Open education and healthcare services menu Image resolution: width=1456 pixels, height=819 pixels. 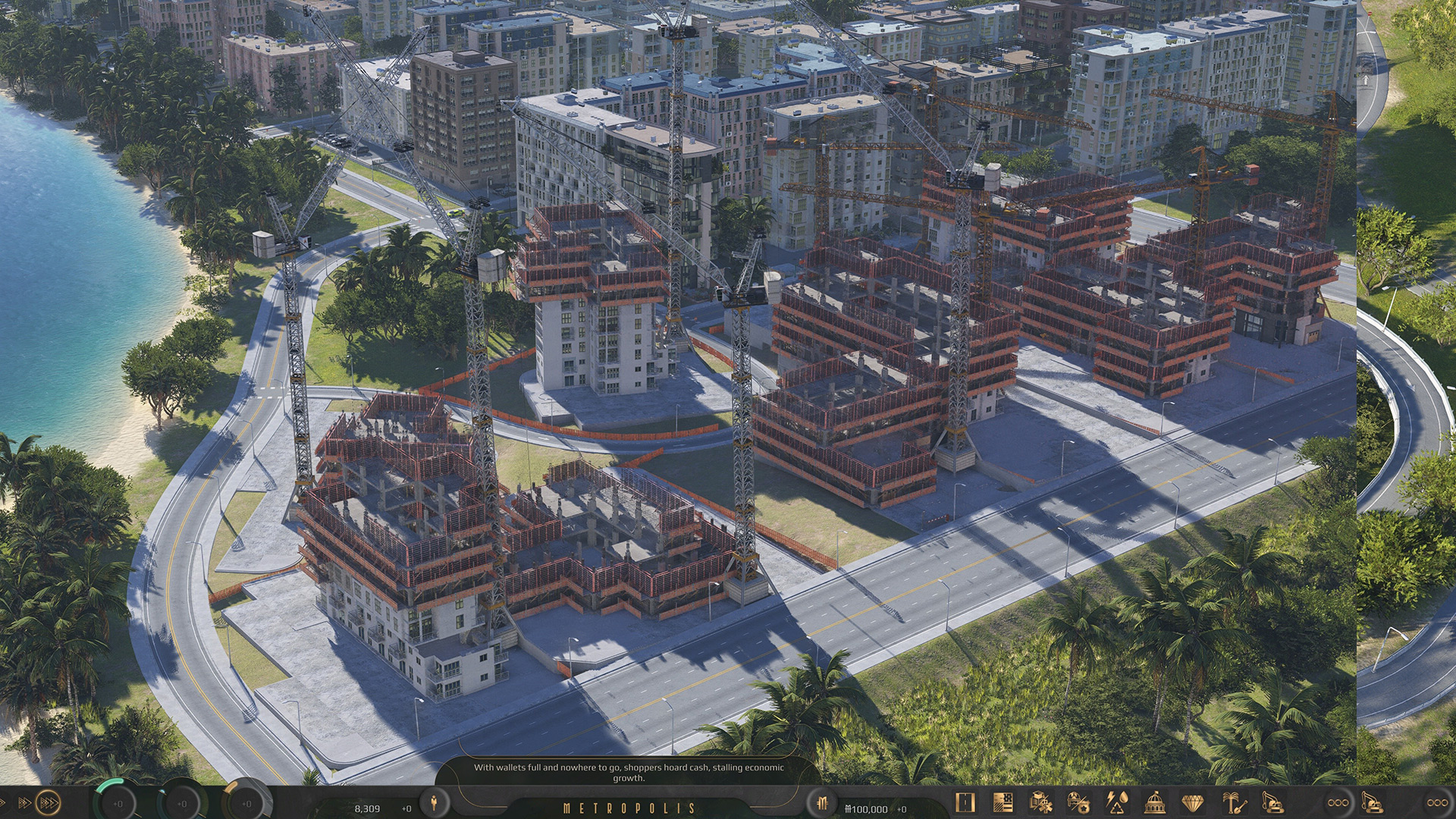pos(1040,802)
